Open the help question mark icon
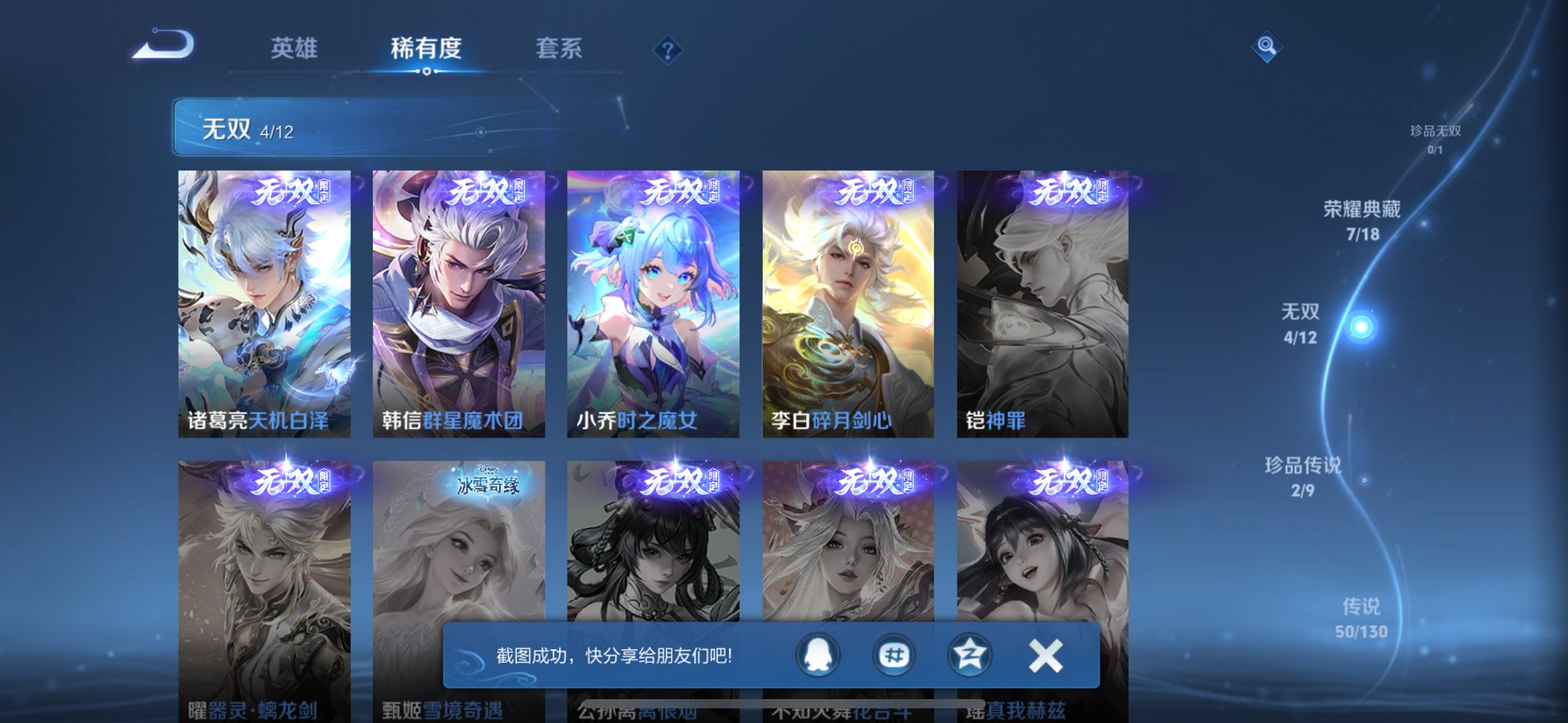 667,49
